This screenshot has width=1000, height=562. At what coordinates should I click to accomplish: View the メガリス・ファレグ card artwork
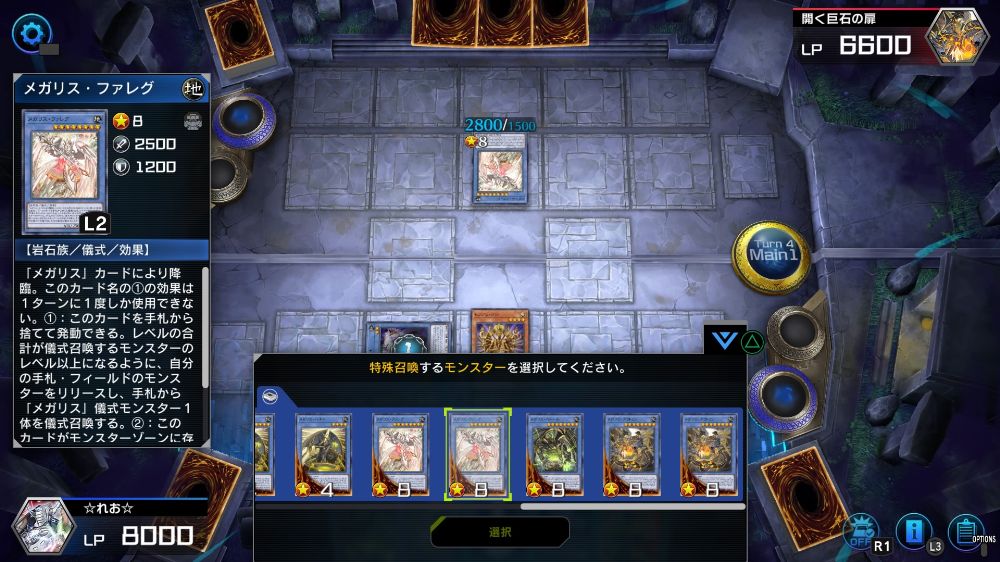[x=65, y=171]
